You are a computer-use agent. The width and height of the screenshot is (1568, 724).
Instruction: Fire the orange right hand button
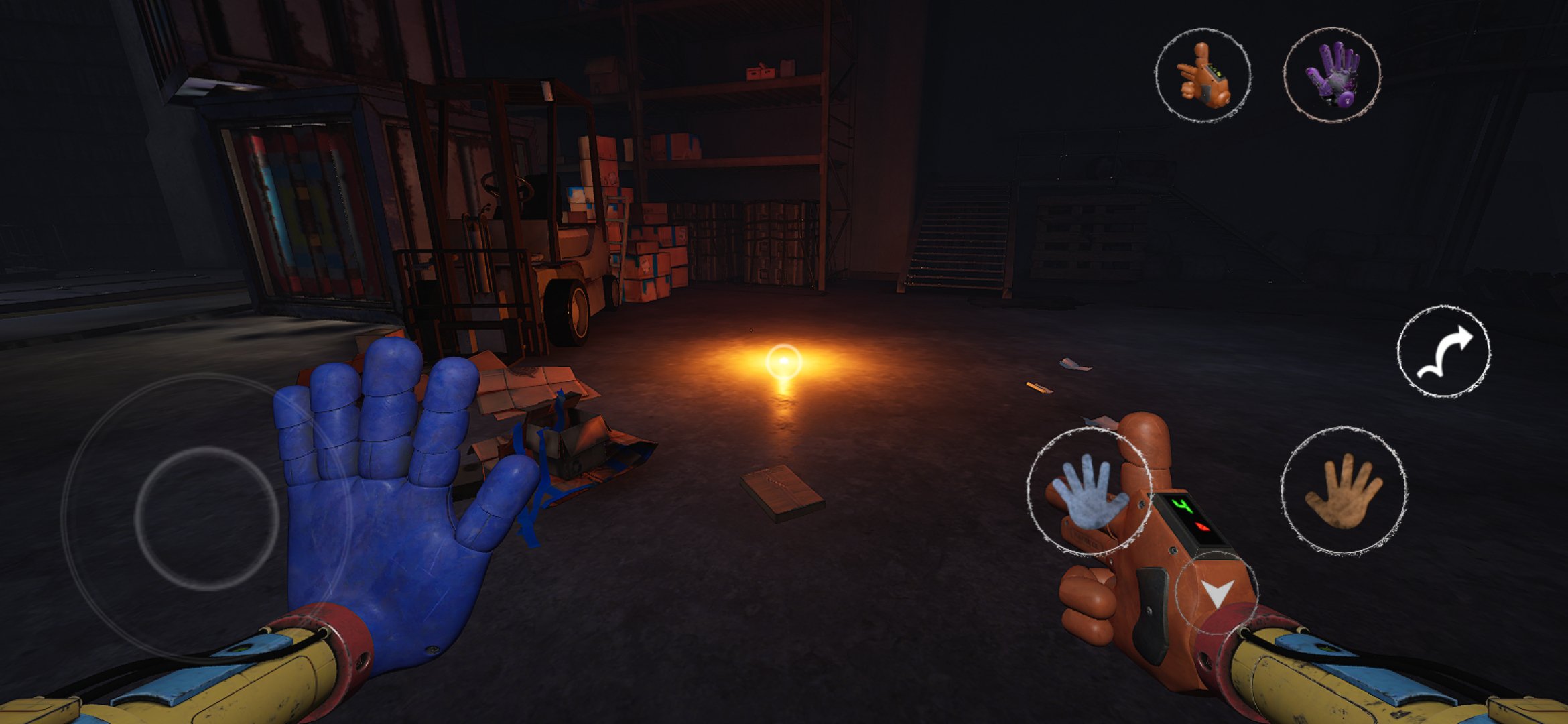pyautogui.click(x=1344, y=491)
